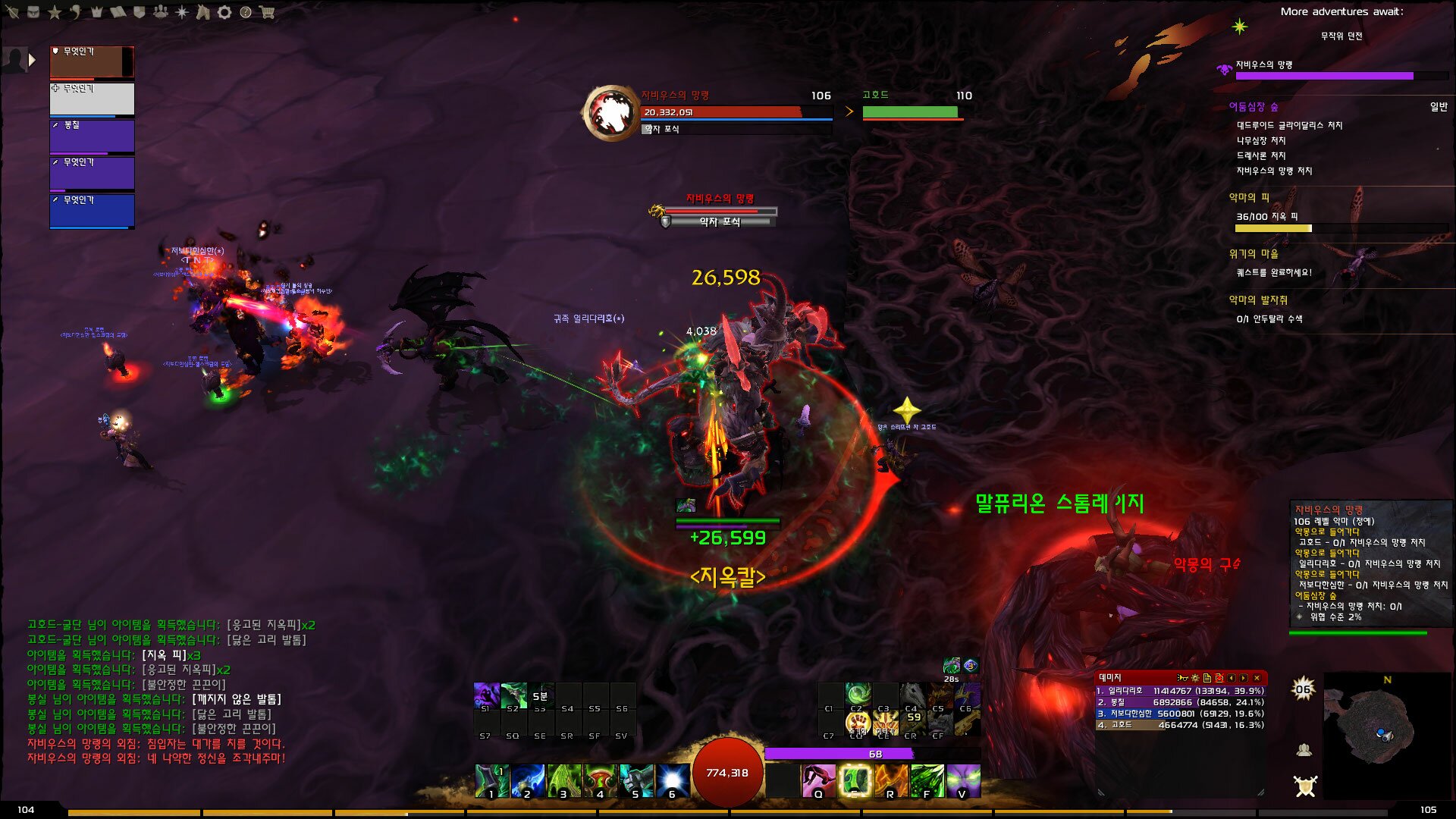The image size is (1456, 819).
Task: Select the healer party frame with cross icon
Action: (92, 99)
